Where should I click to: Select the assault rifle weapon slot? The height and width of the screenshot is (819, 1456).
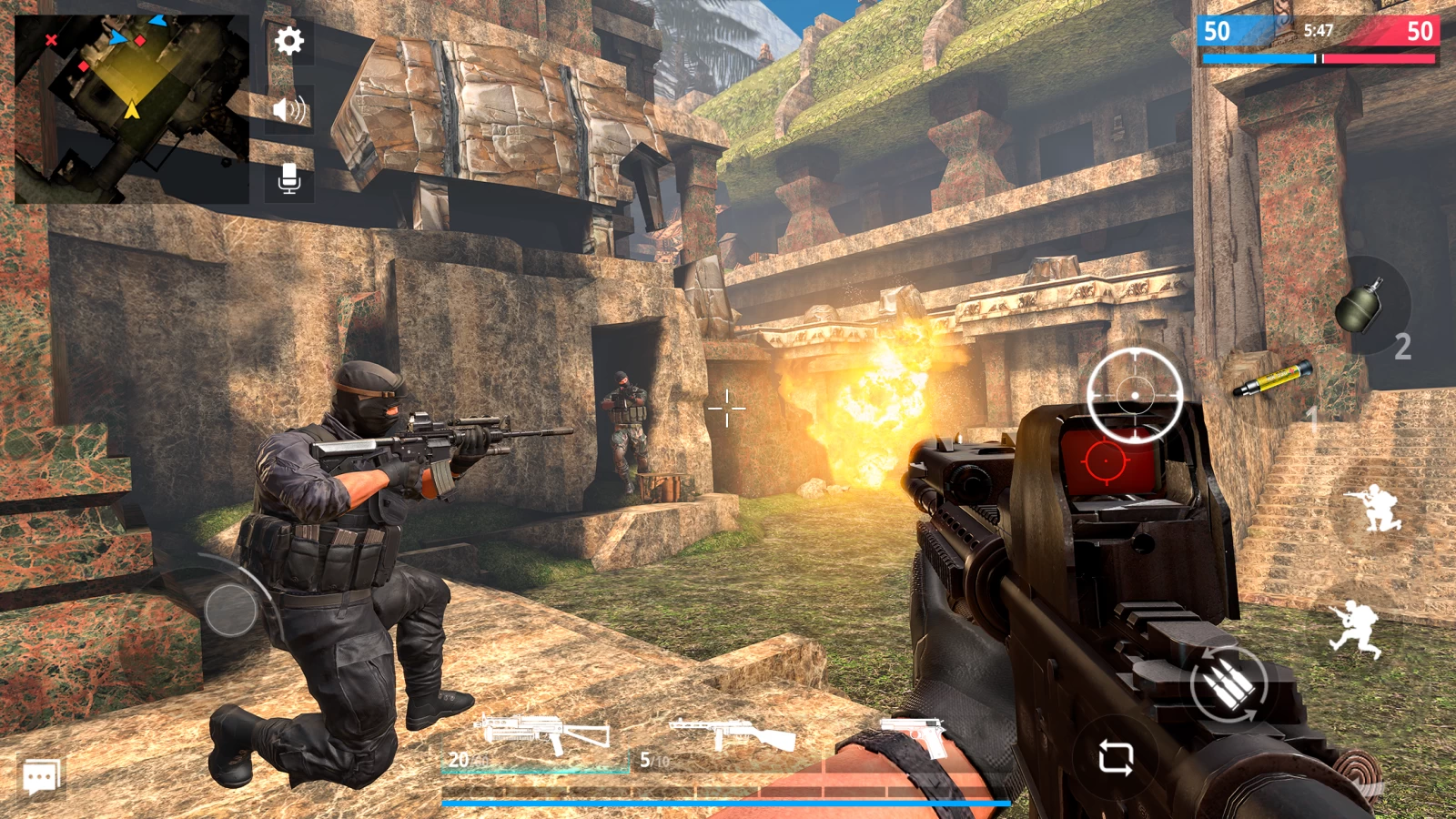coord(543,737)
